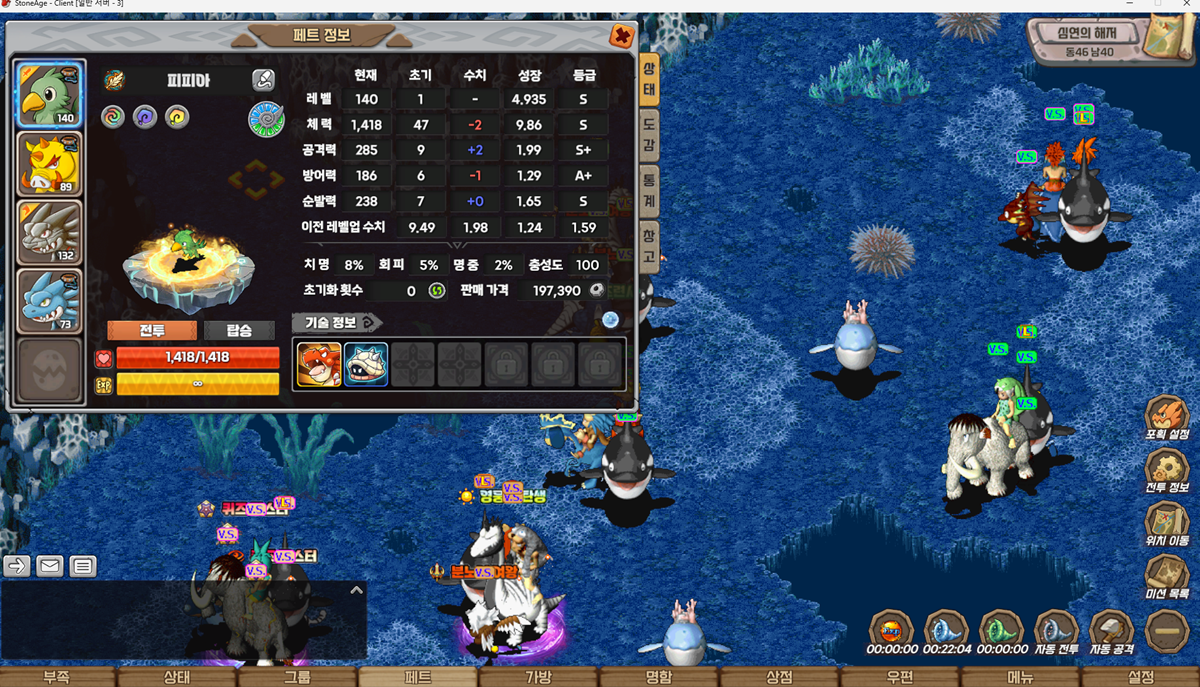Toggle 자동 전투 auto battle

point(1056,632)
